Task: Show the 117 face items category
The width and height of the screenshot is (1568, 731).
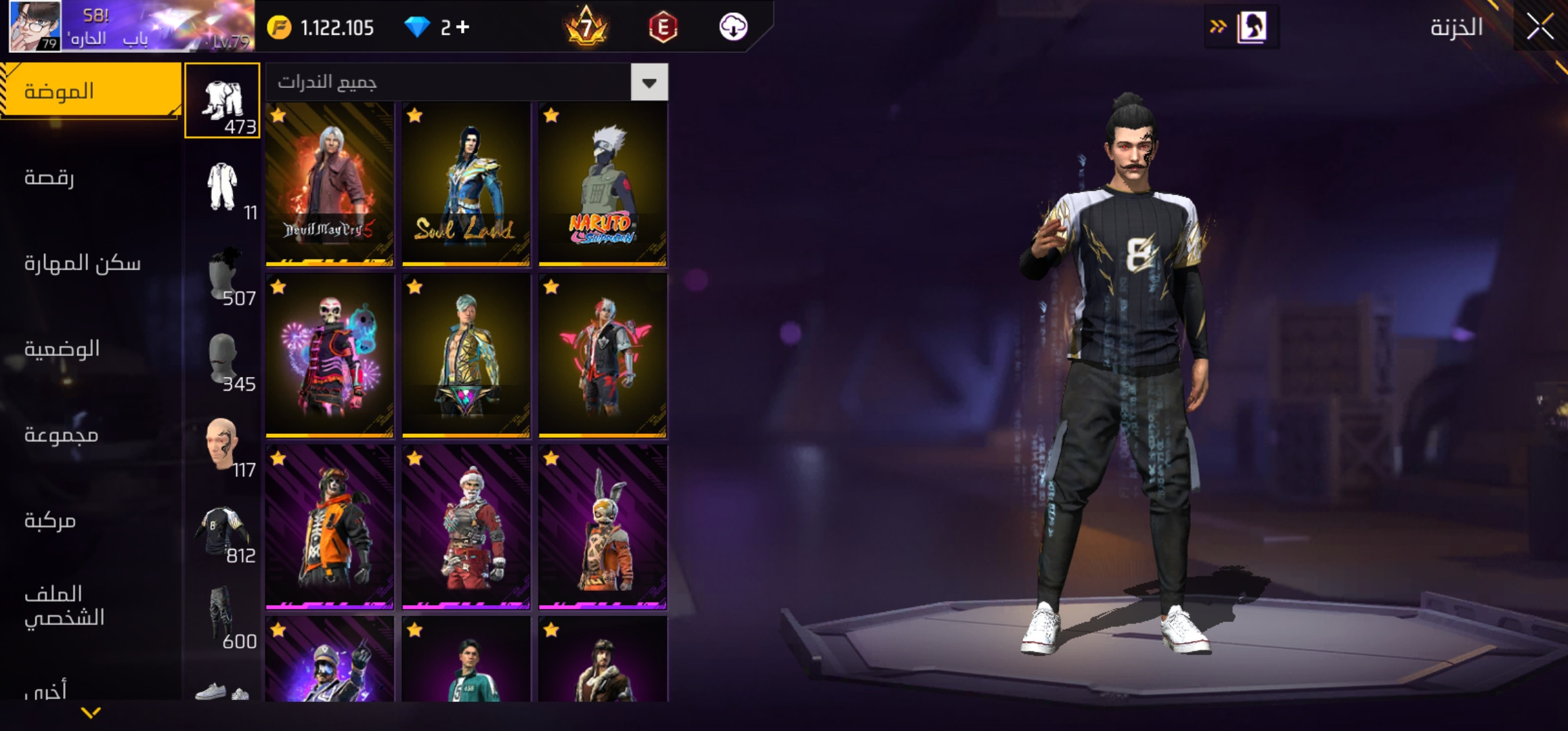Action: 223,447
